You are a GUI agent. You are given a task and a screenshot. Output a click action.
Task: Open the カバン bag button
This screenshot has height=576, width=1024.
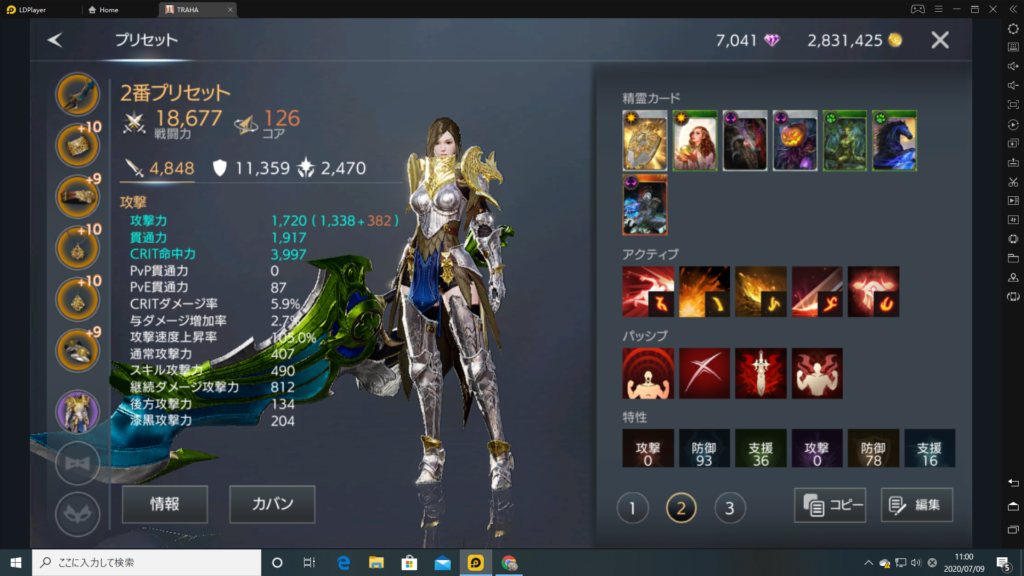(x=272, y=504)
